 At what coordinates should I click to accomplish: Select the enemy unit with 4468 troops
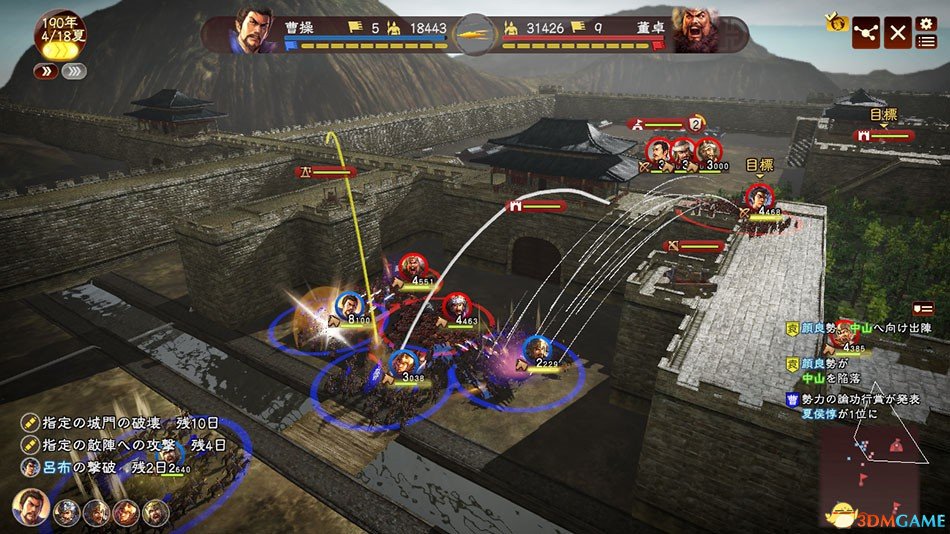click(x=759, y=196)
